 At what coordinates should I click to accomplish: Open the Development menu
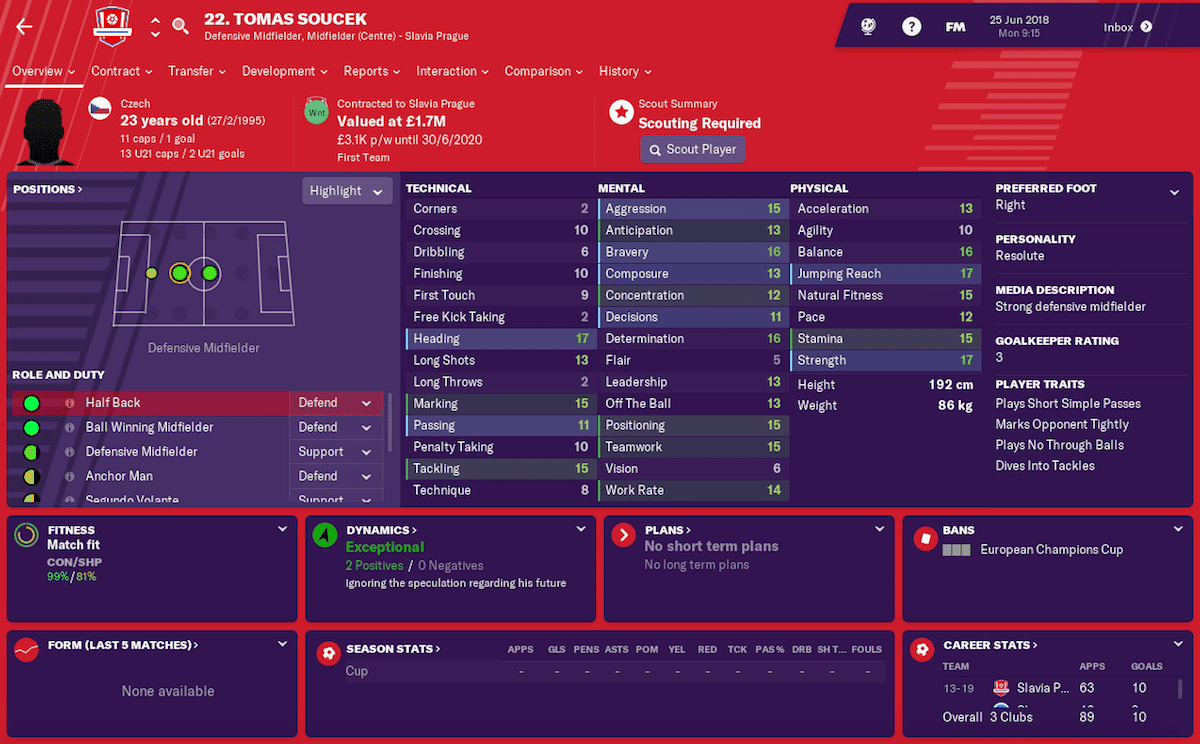tap(285, 71)
